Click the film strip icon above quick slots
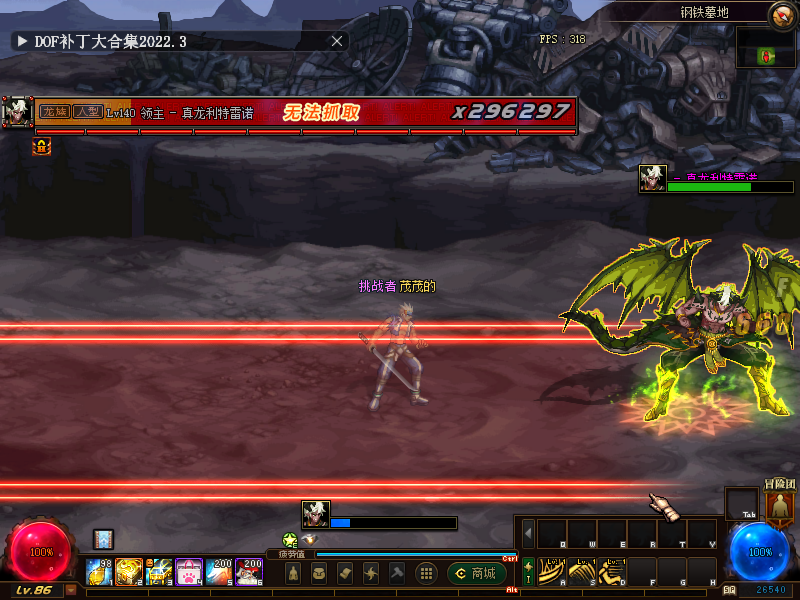Image resolution: width=800 pixels, height=600 pixels. 103,539
